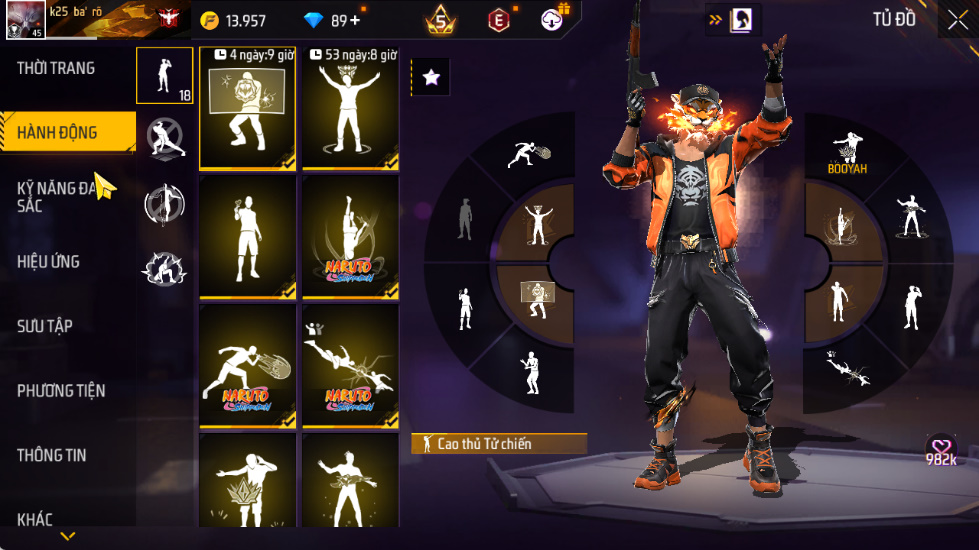Open the red E hexagon badge
979x550 pixels.
(x=498, y=19)
